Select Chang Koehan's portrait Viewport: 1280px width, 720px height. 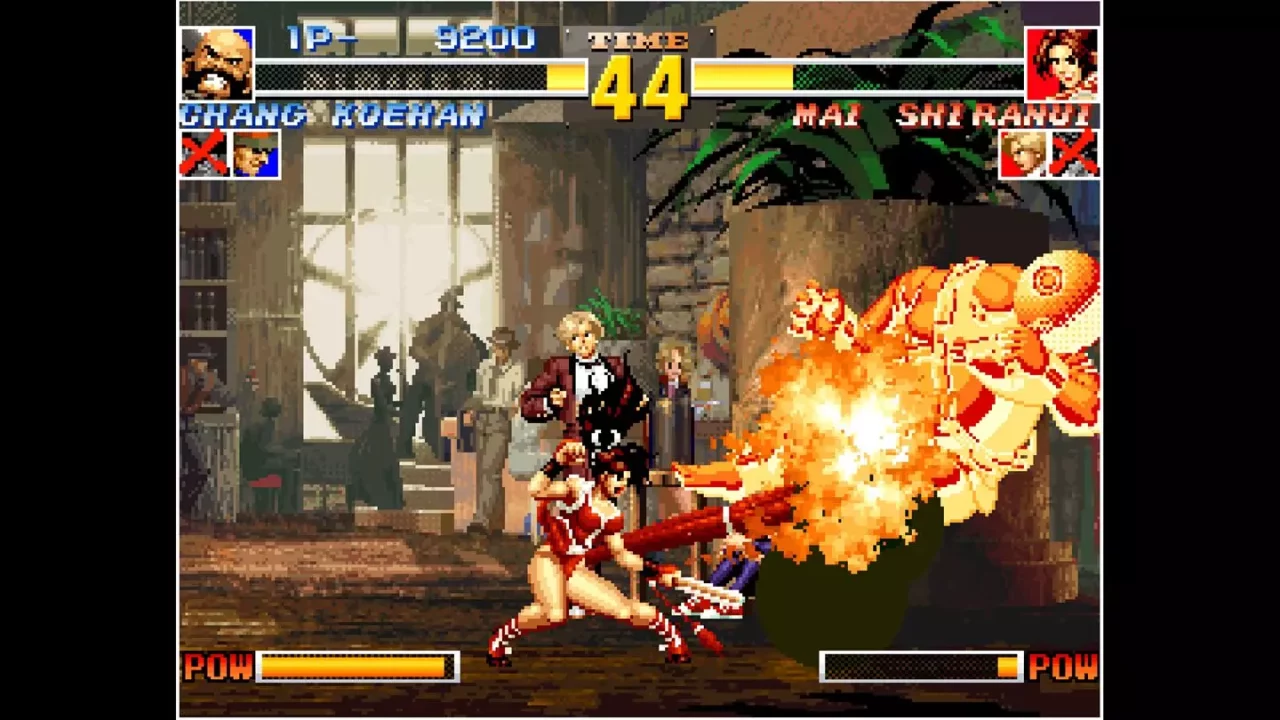click(x=219, y=62)
